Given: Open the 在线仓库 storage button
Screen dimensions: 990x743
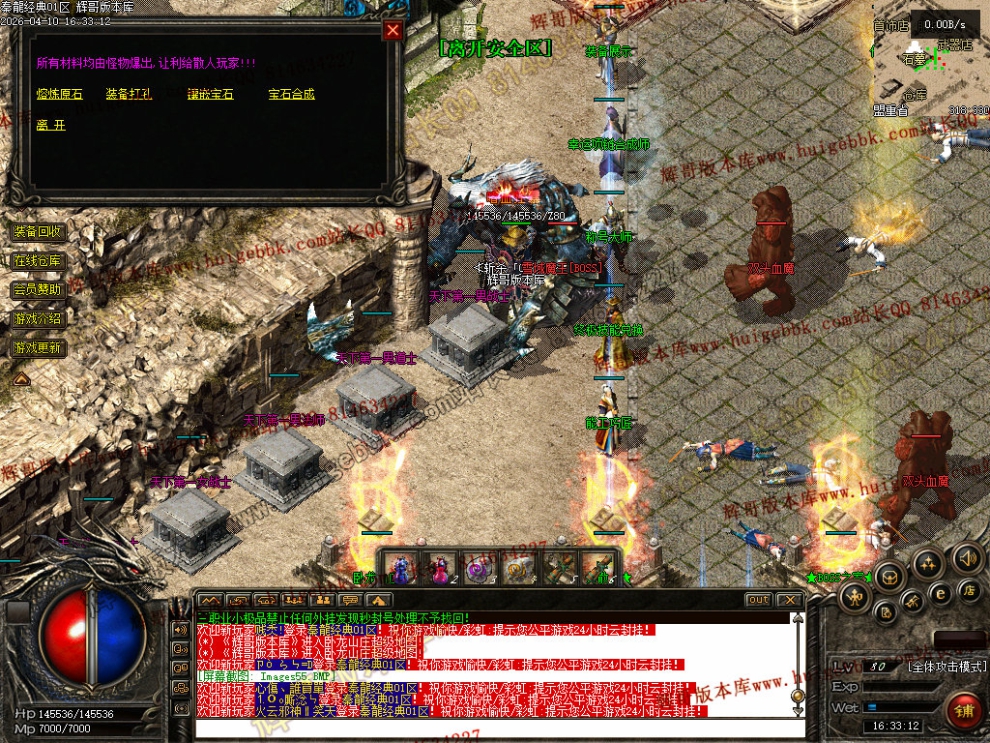Looking at the screenshot, I should click(x=38, y=261).
